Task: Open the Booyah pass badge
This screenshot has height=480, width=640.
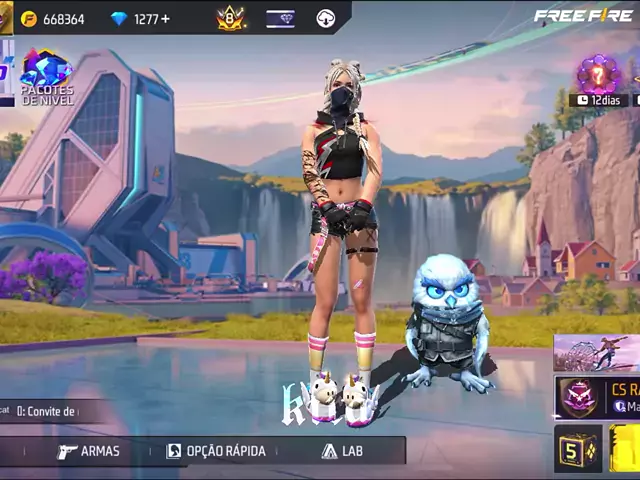Action: pyautogui.click(x=231, y=18)
